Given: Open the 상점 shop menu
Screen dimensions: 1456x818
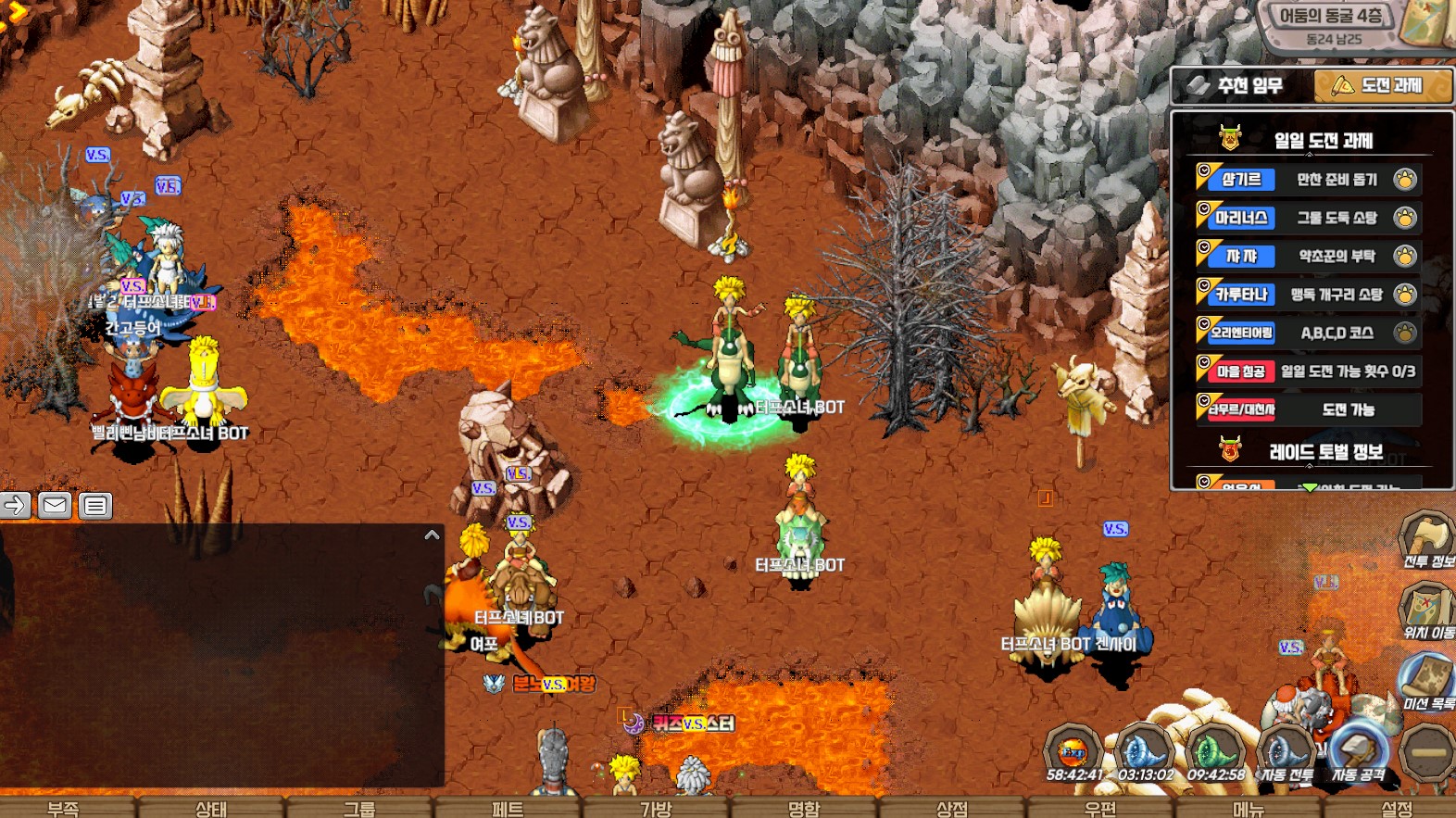Looking at the screenshot, I should 952,809.
